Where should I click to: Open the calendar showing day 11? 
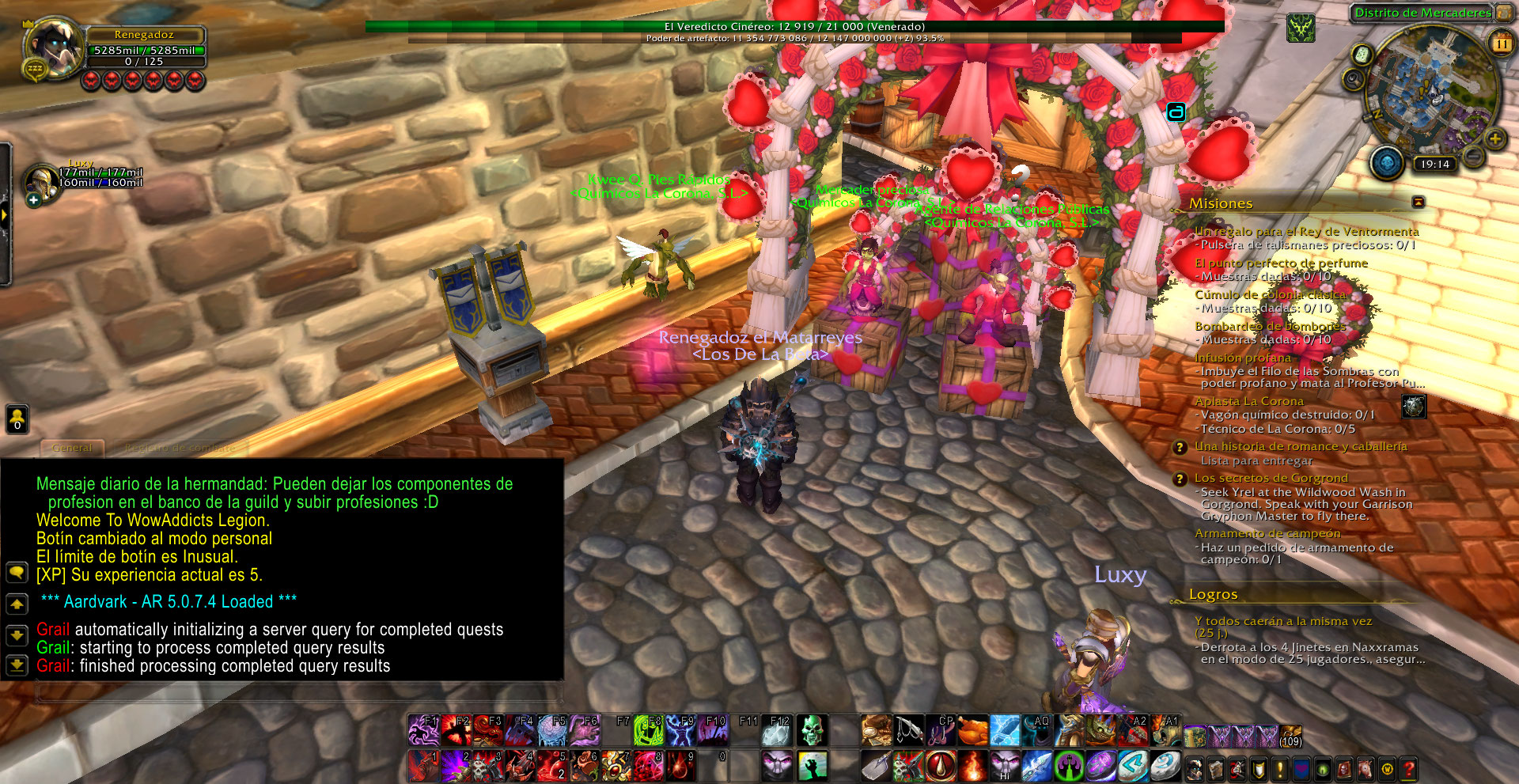coord(1501,43)
